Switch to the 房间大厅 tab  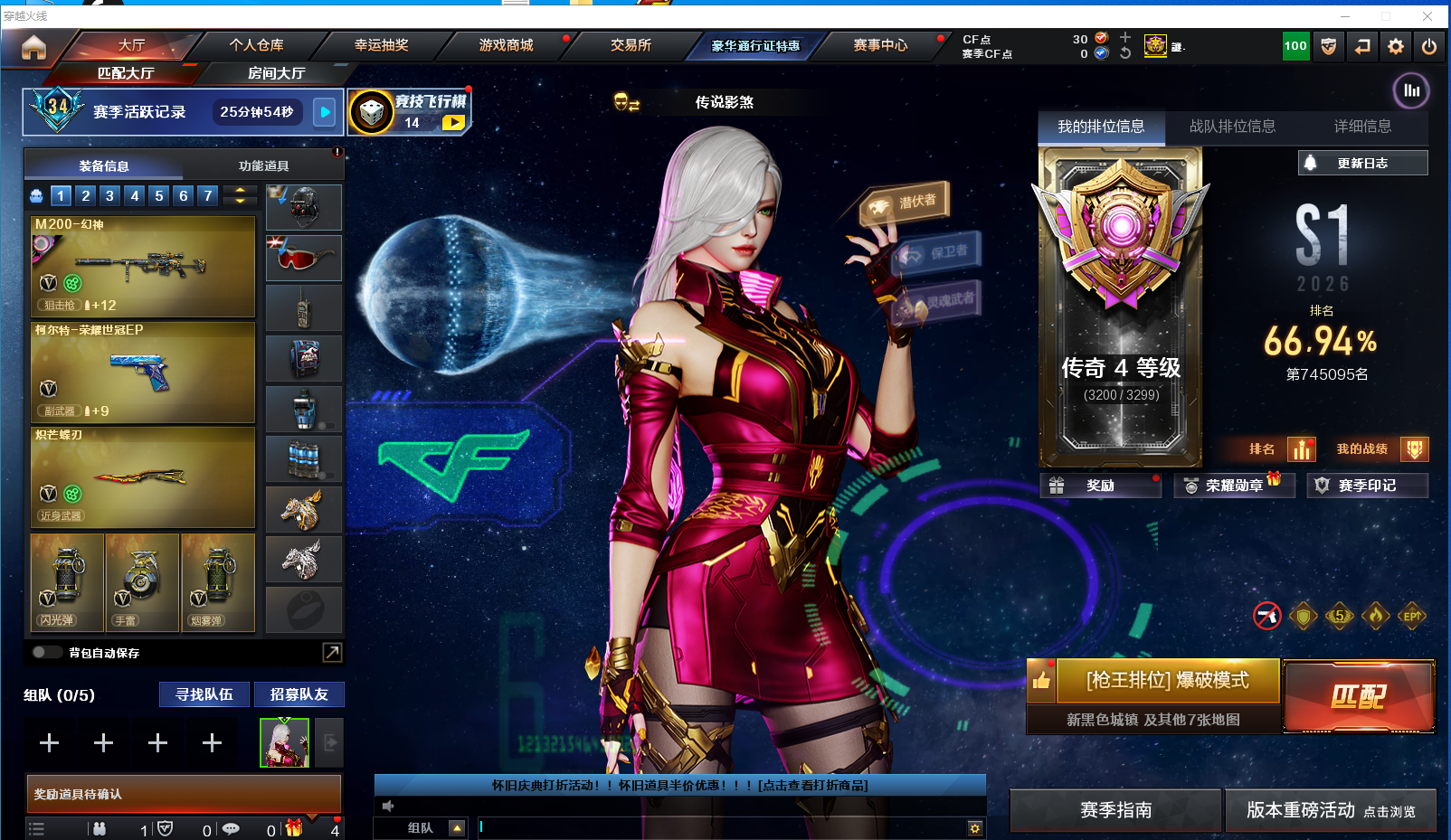[x=276, y=73]
